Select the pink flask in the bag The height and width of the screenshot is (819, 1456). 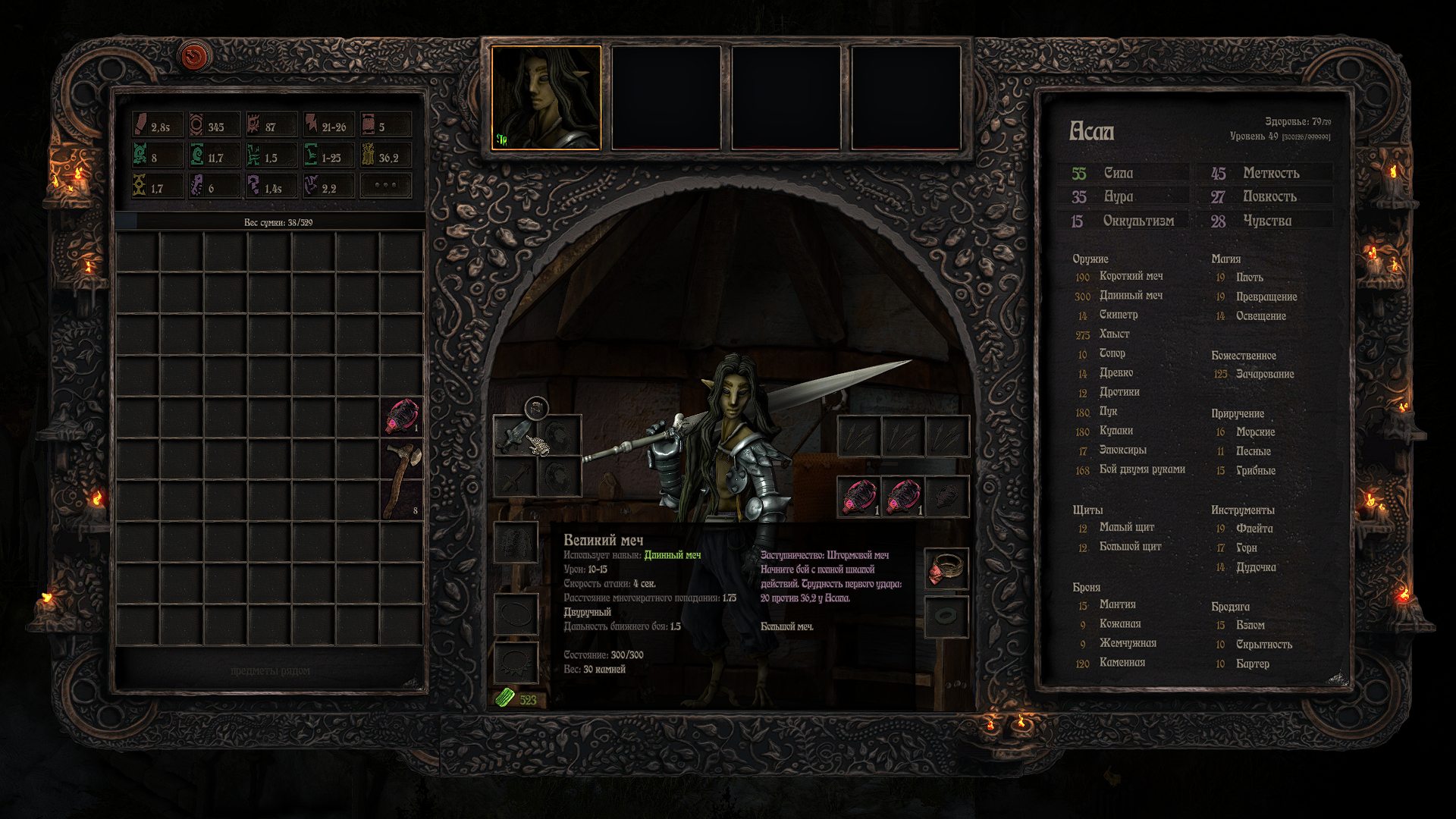click(402, 416)
